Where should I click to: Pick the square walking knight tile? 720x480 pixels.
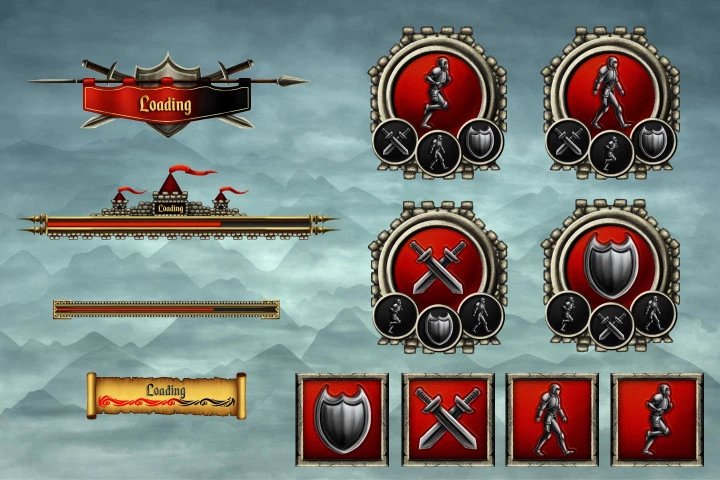552,419
